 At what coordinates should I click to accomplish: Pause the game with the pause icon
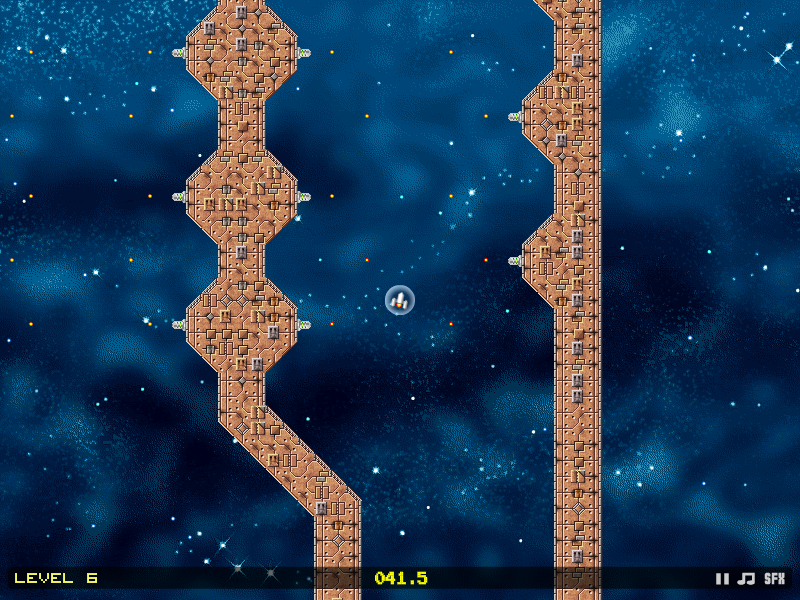[722, 578]
